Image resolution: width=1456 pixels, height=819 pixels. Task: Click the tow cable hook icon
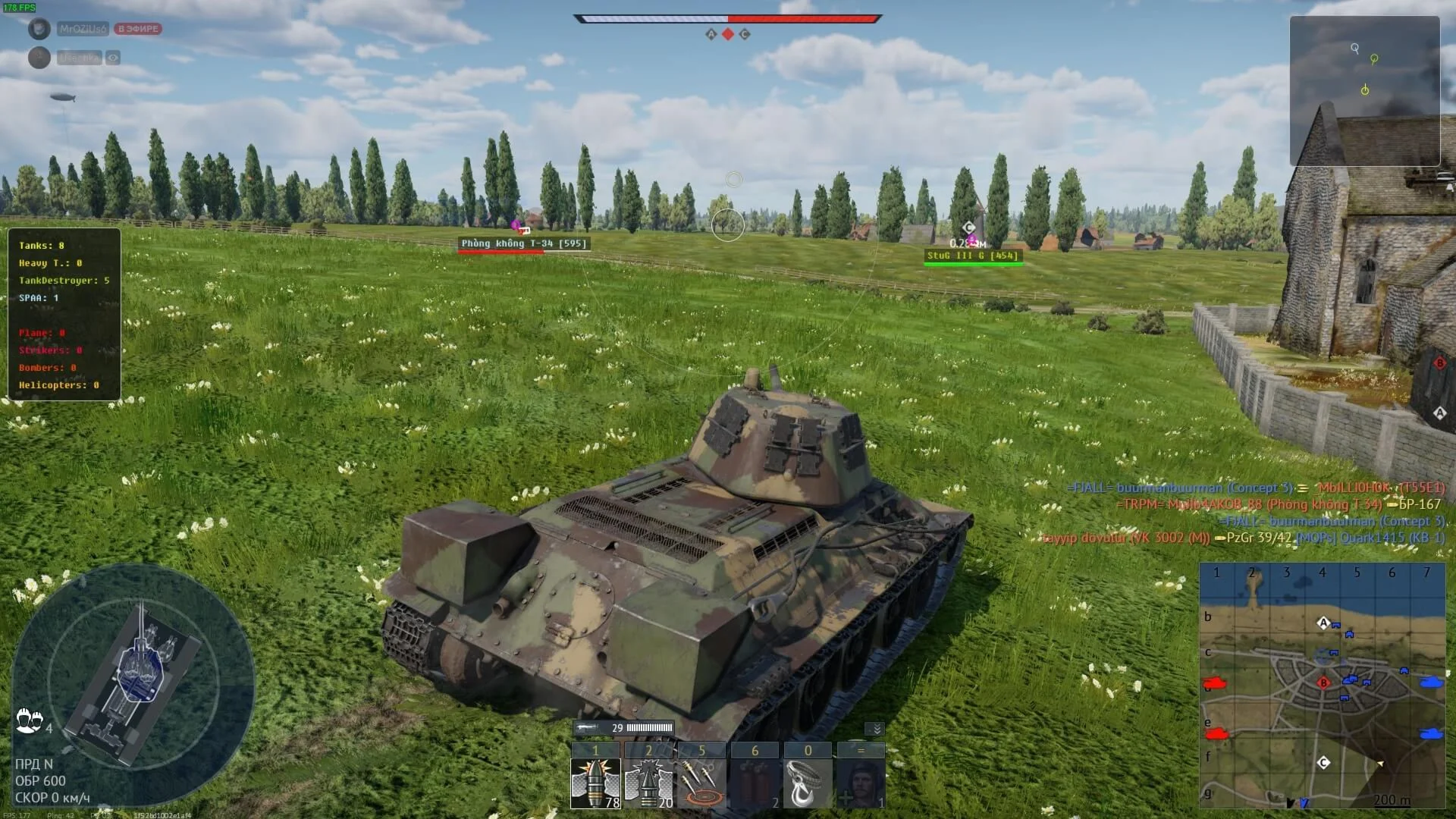point(808,782)
